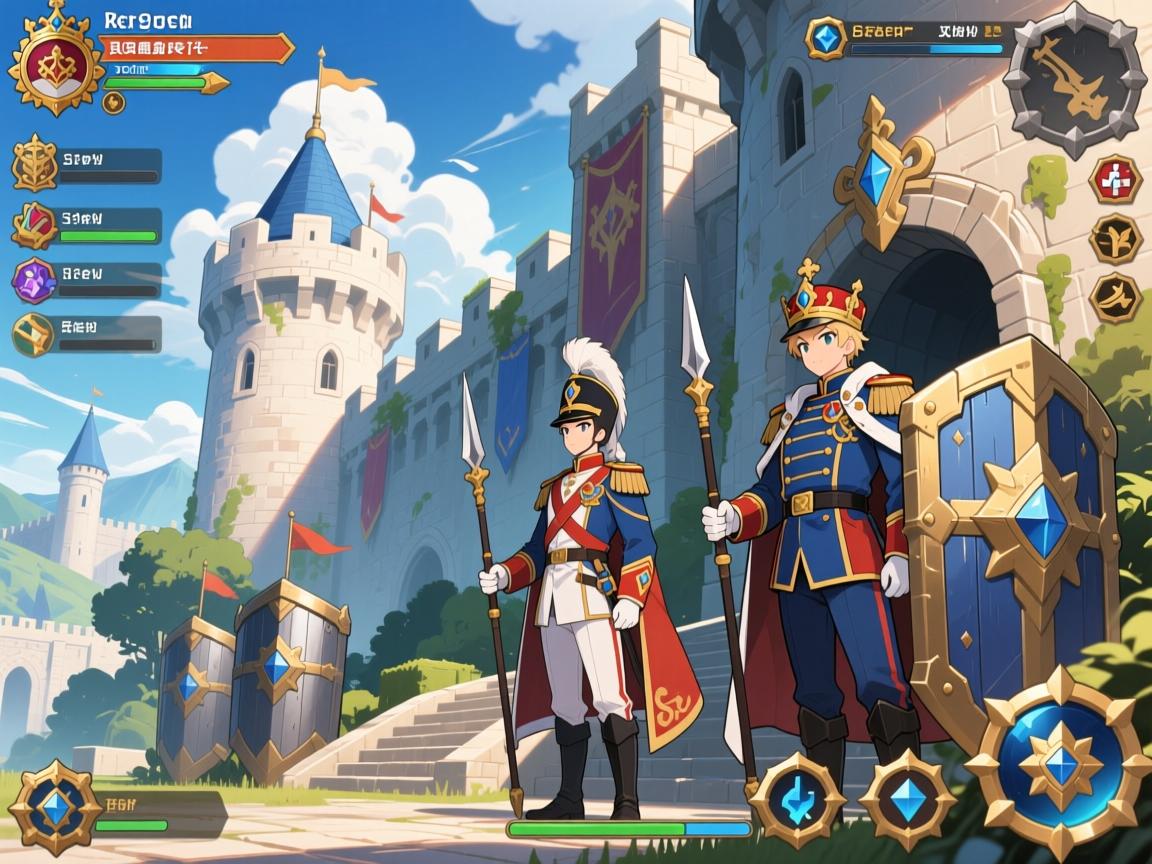This screenshot has width=1152, height=864.
Task: Use the golden branch skill icon
Action: pyautogui.click(x=1115, y=238)
